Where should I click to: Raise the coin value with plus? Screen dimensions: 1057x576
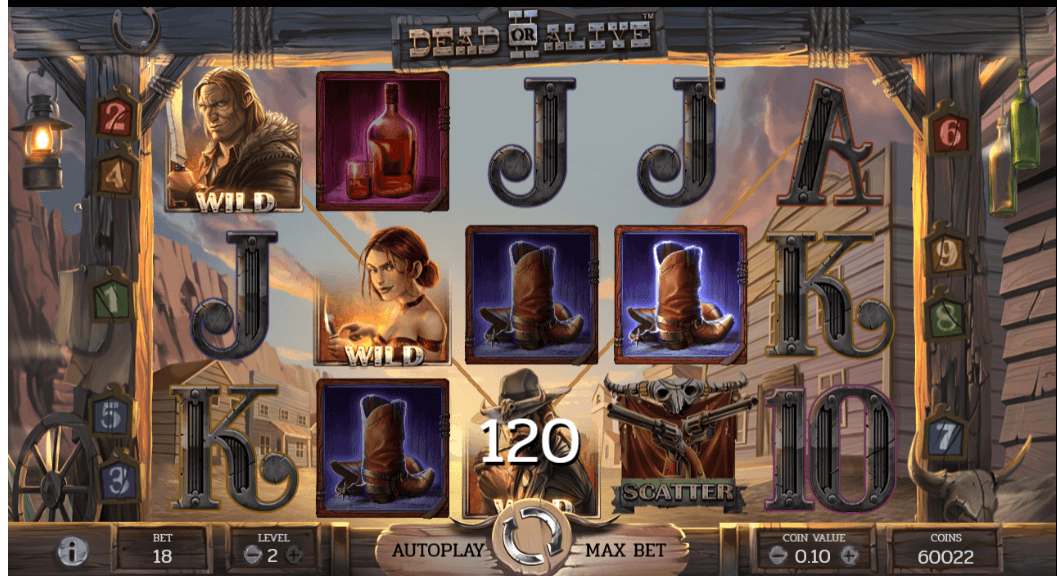pos(849,554)
